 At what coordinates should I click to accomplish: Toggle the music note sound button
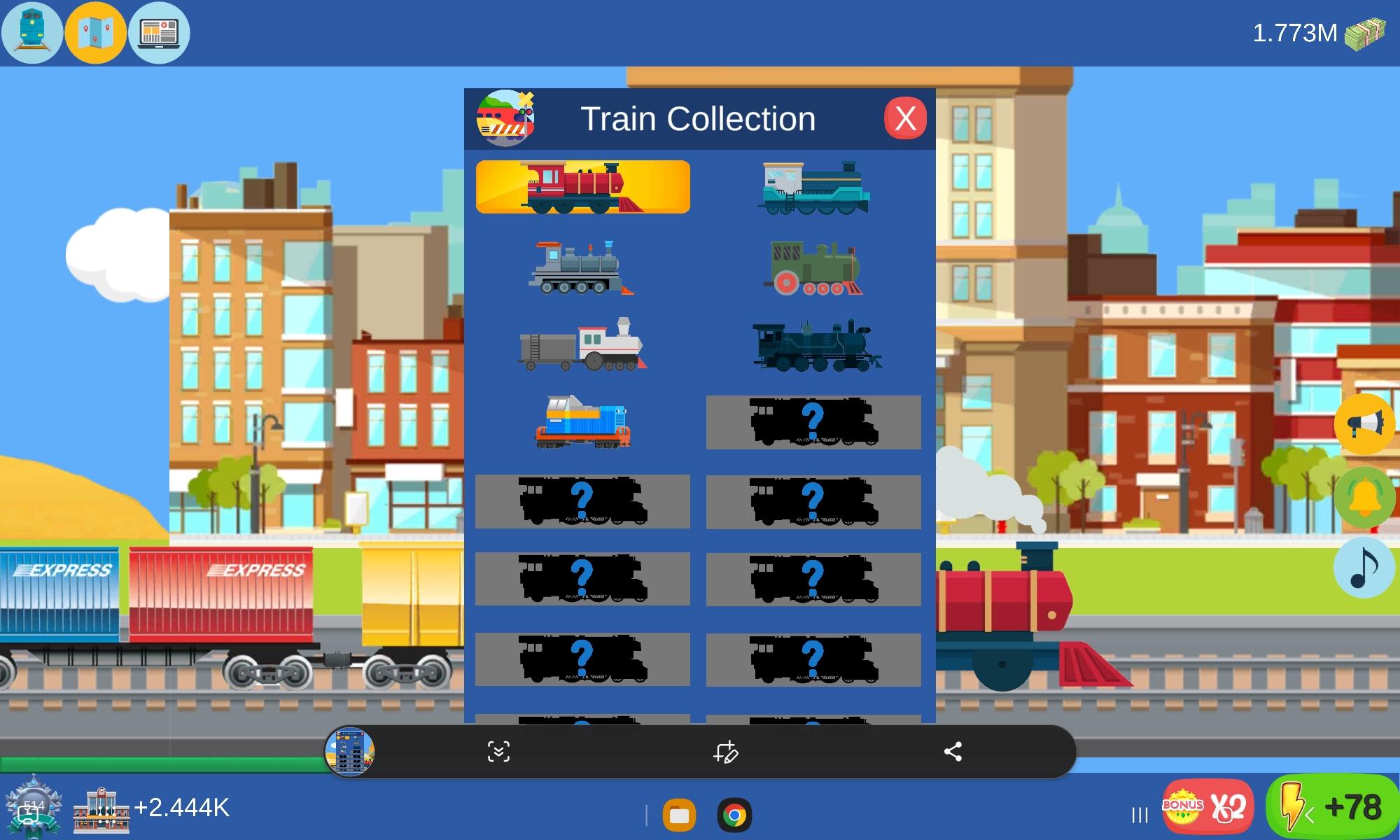click(1364, 568)
